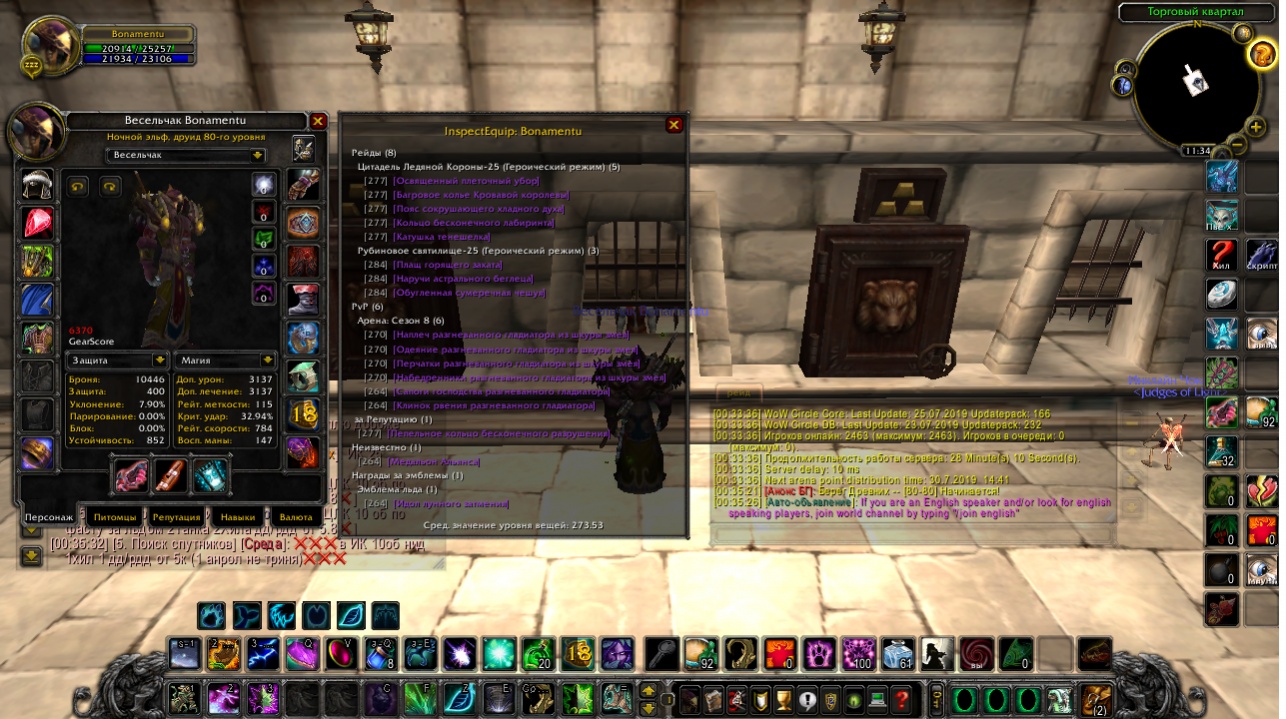Open the backpack at the bar's end
Image resolution: width=1286 pixels, height=719 pixels.
coord(1096,697)
